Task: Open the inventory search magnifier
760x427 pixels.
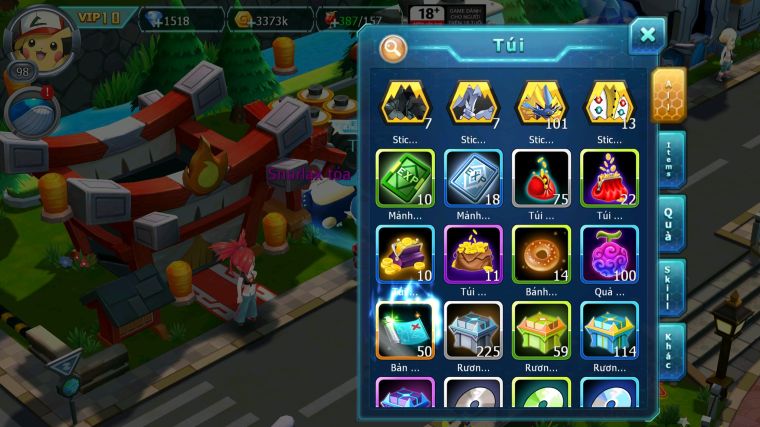Action: (394, 47)
